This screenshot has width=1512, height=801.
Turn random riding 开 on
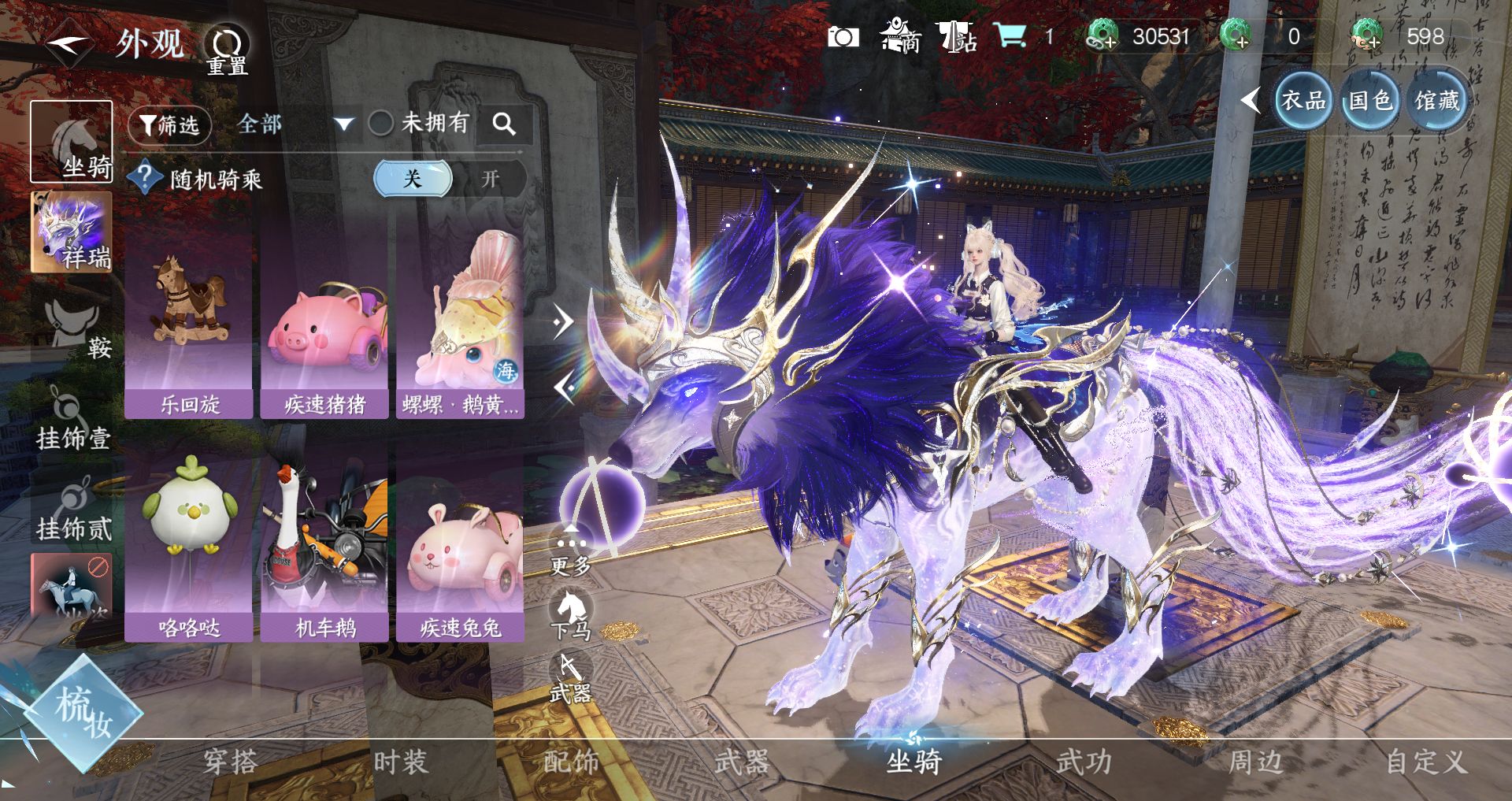[x=491, y=179]
